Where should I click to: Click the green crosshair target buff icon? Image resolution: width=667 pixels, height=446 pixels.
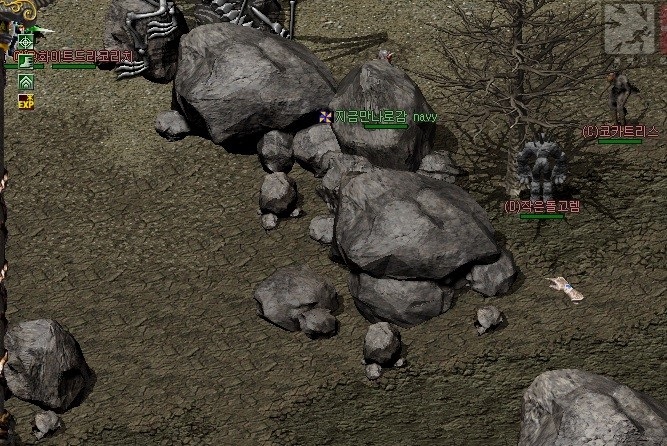pyautogui.click(x=26, y=42)
